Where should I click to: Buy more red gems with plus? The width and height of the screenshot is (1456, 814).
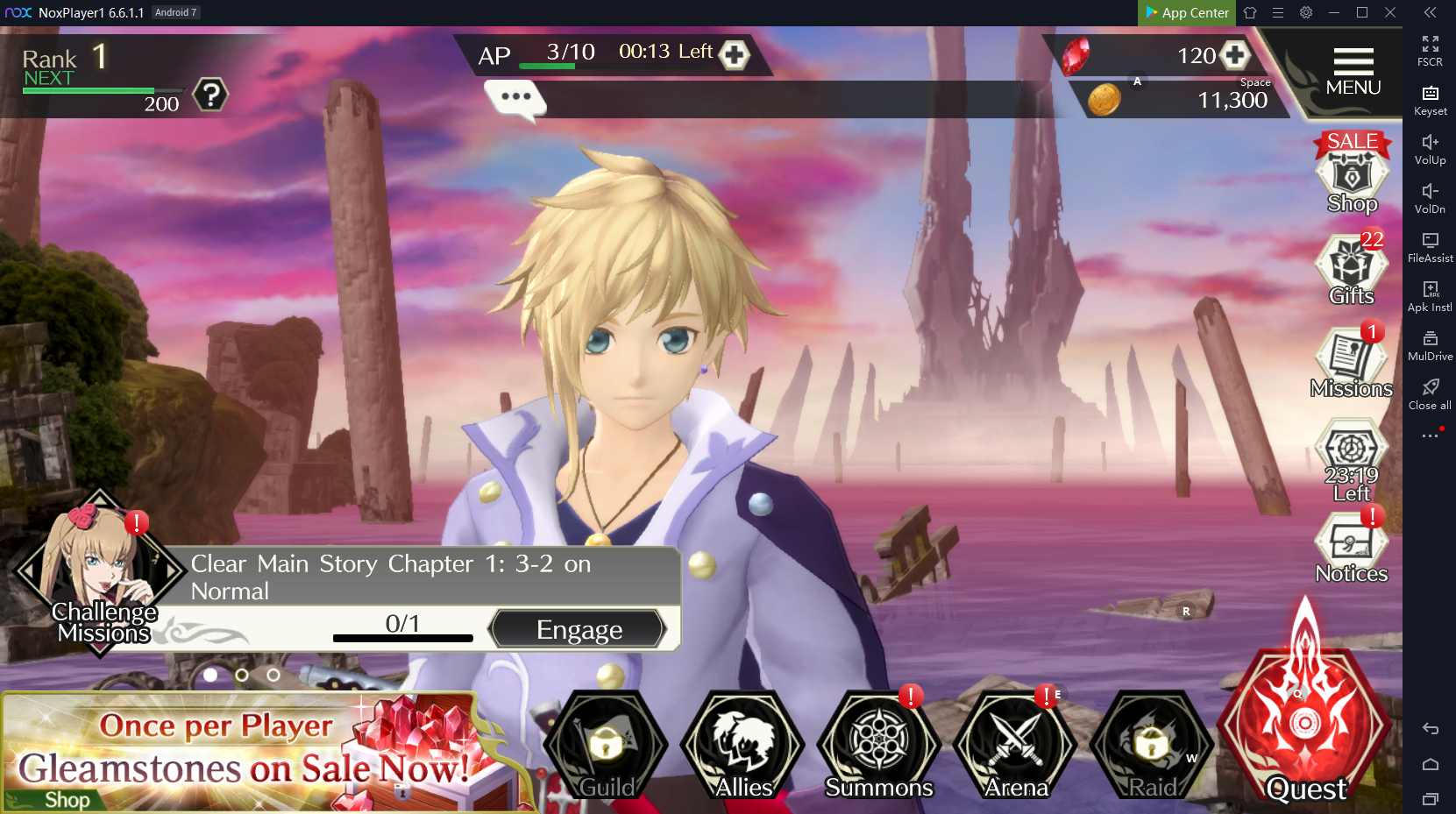(x=1235, y=55)
